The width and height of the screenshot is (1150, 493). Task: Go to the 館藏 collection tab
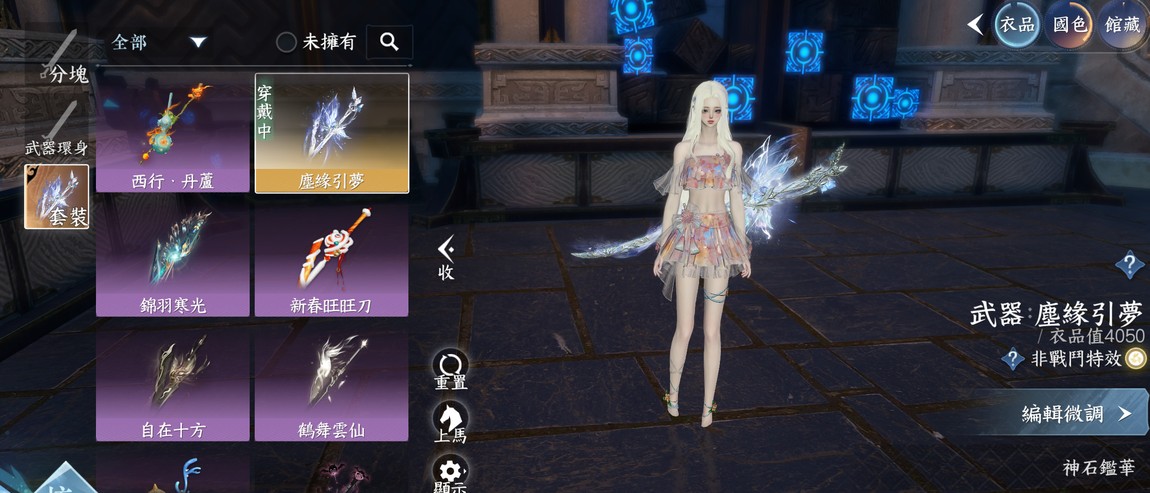[1123, 24]
